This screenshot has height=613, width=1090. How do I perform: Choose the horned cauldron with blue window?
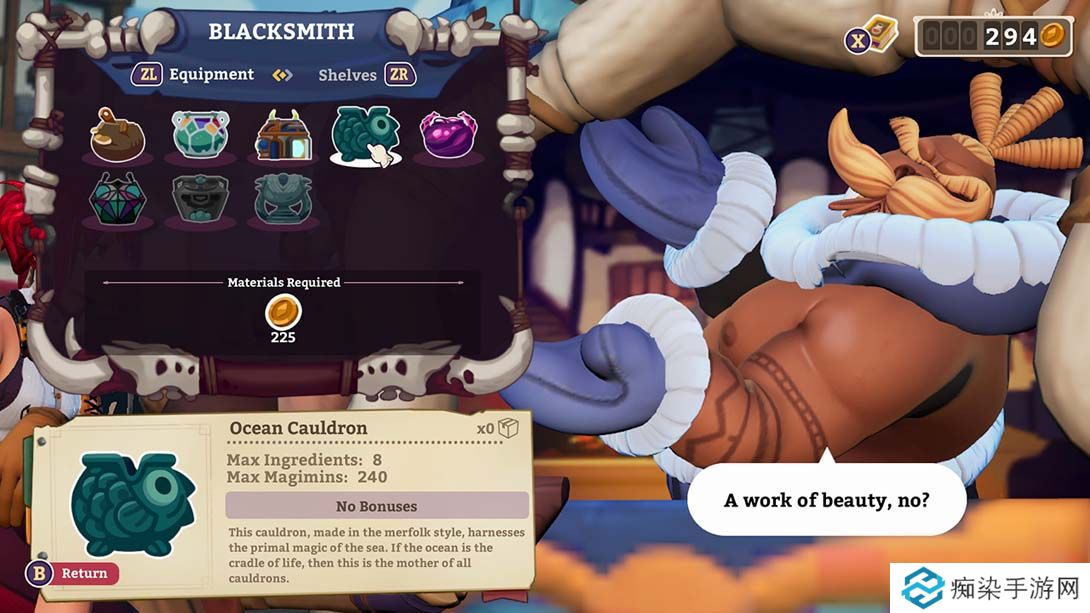pyautogui.click(x=283, y=135)
